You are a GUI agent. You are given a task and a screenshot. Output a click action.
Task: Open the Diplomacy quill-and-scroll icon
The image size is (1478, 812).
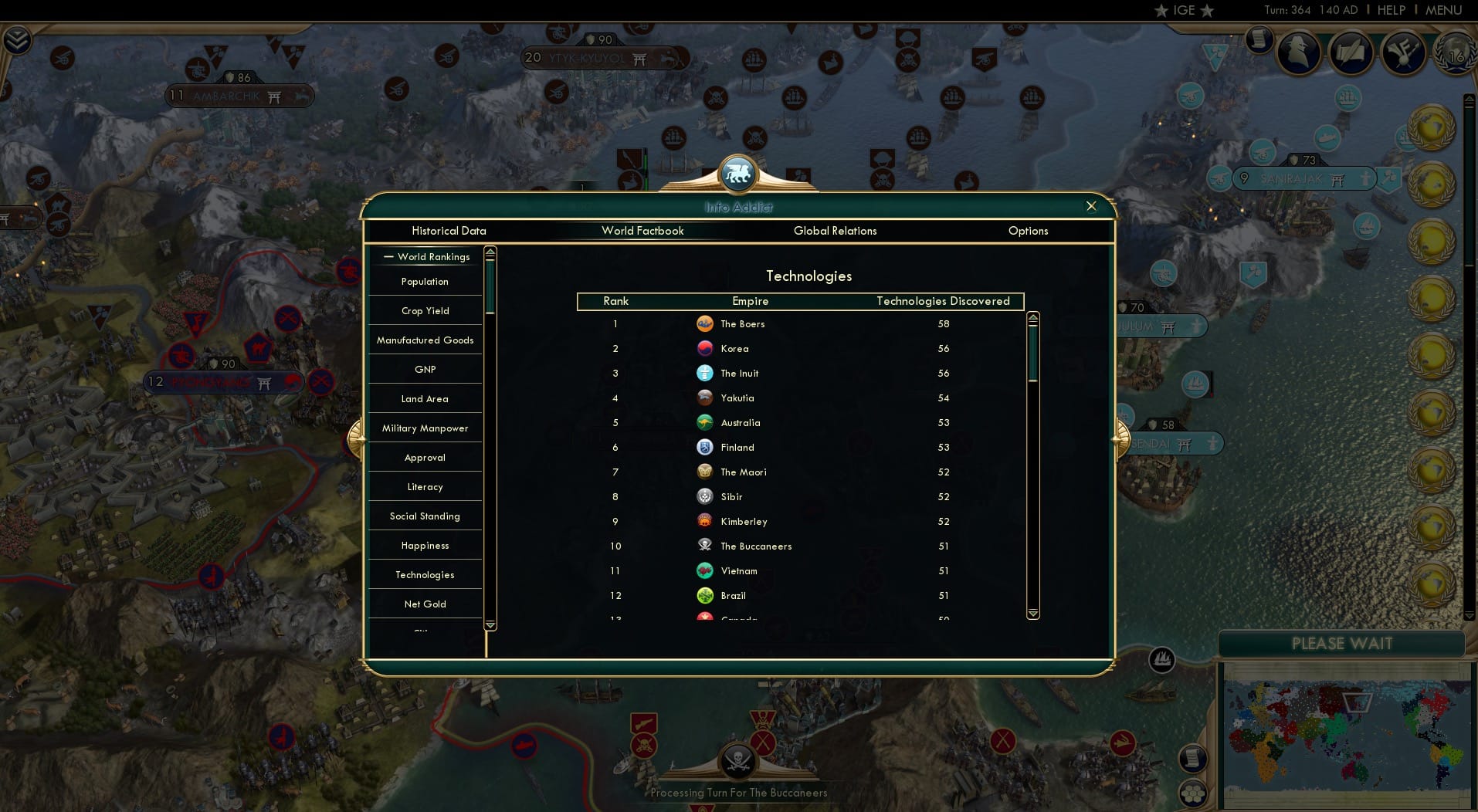[x=1351, y=51]
